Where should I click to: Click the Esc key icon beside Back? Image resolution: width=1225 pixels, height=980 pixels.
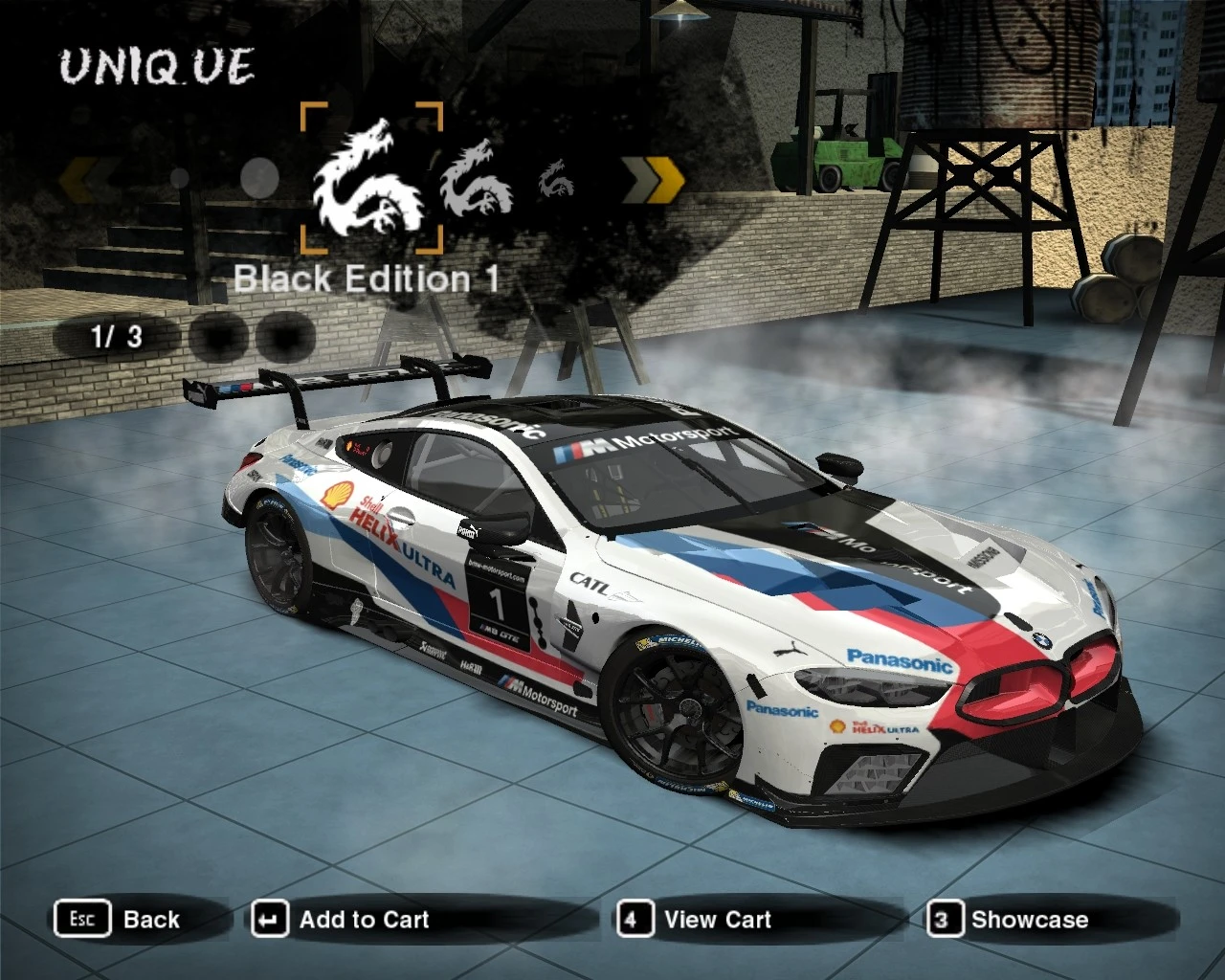coord(82,919)
